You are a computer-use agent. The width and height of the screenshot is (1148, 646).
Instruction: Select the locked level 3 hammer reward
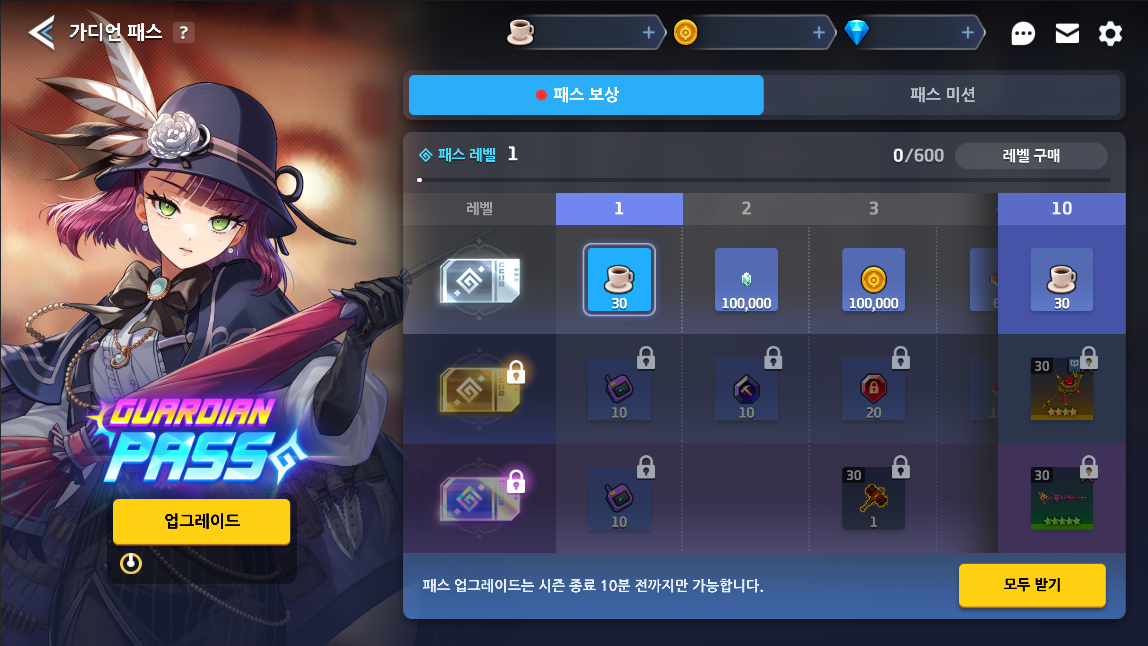pos(873,498)
